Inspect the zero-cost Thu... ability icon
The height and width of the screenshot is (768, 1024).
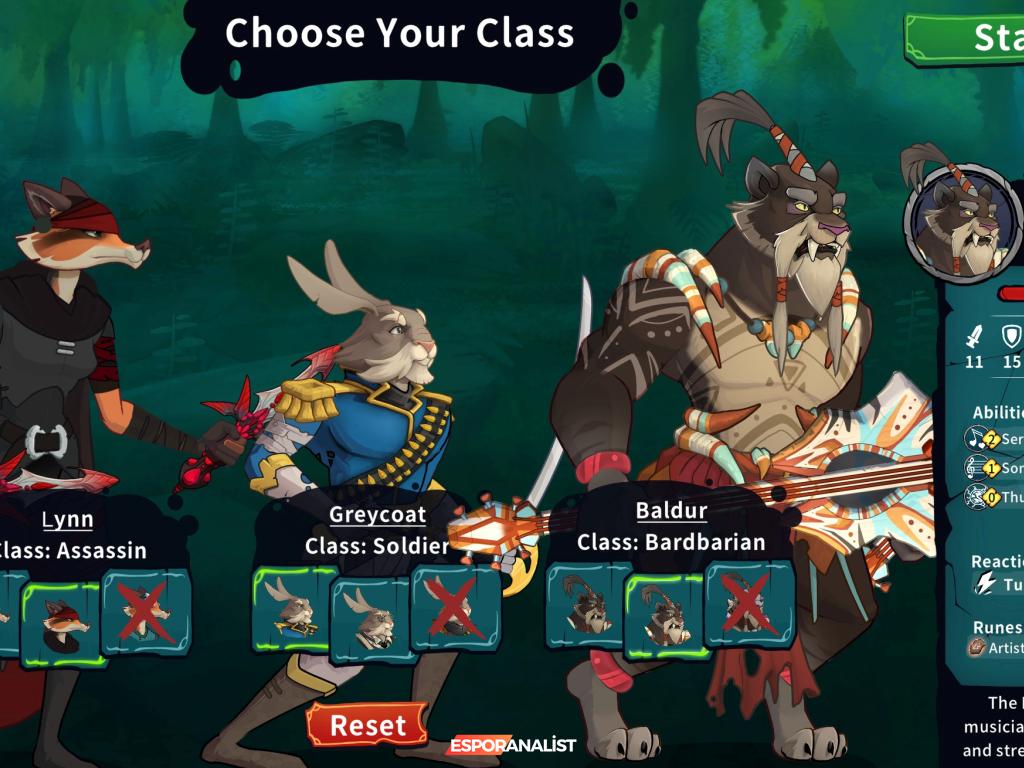(x=980, y=496)
